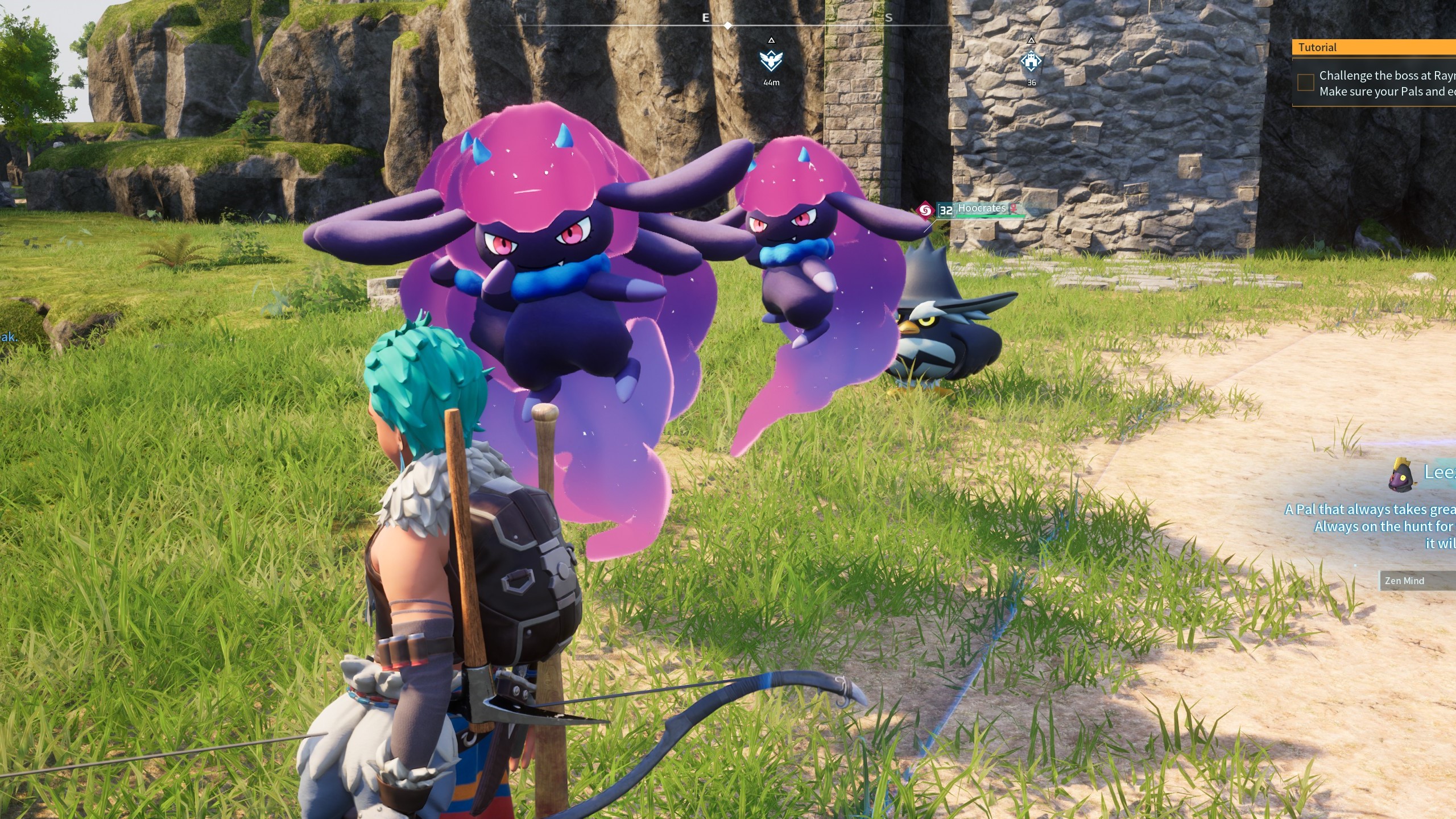Click the S direction letter on the compass
The height and width of the screenshot is (819, 1456).
[x=888, y=18]
